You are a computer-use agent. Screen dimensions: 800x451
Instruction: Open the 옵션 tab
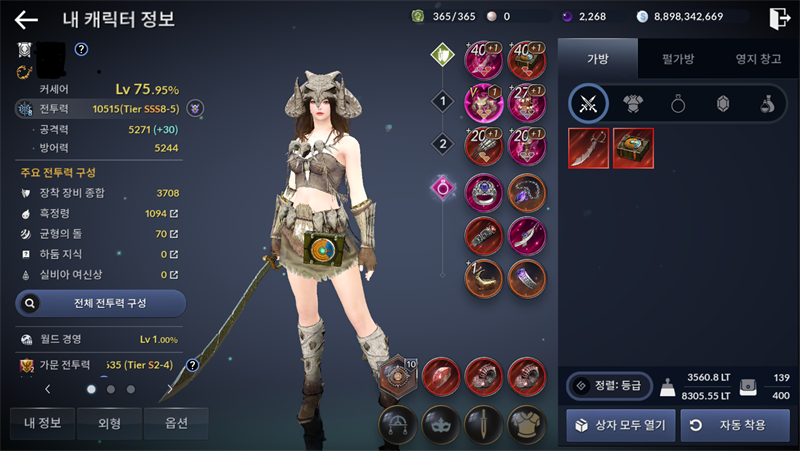(x=176, y=423)
